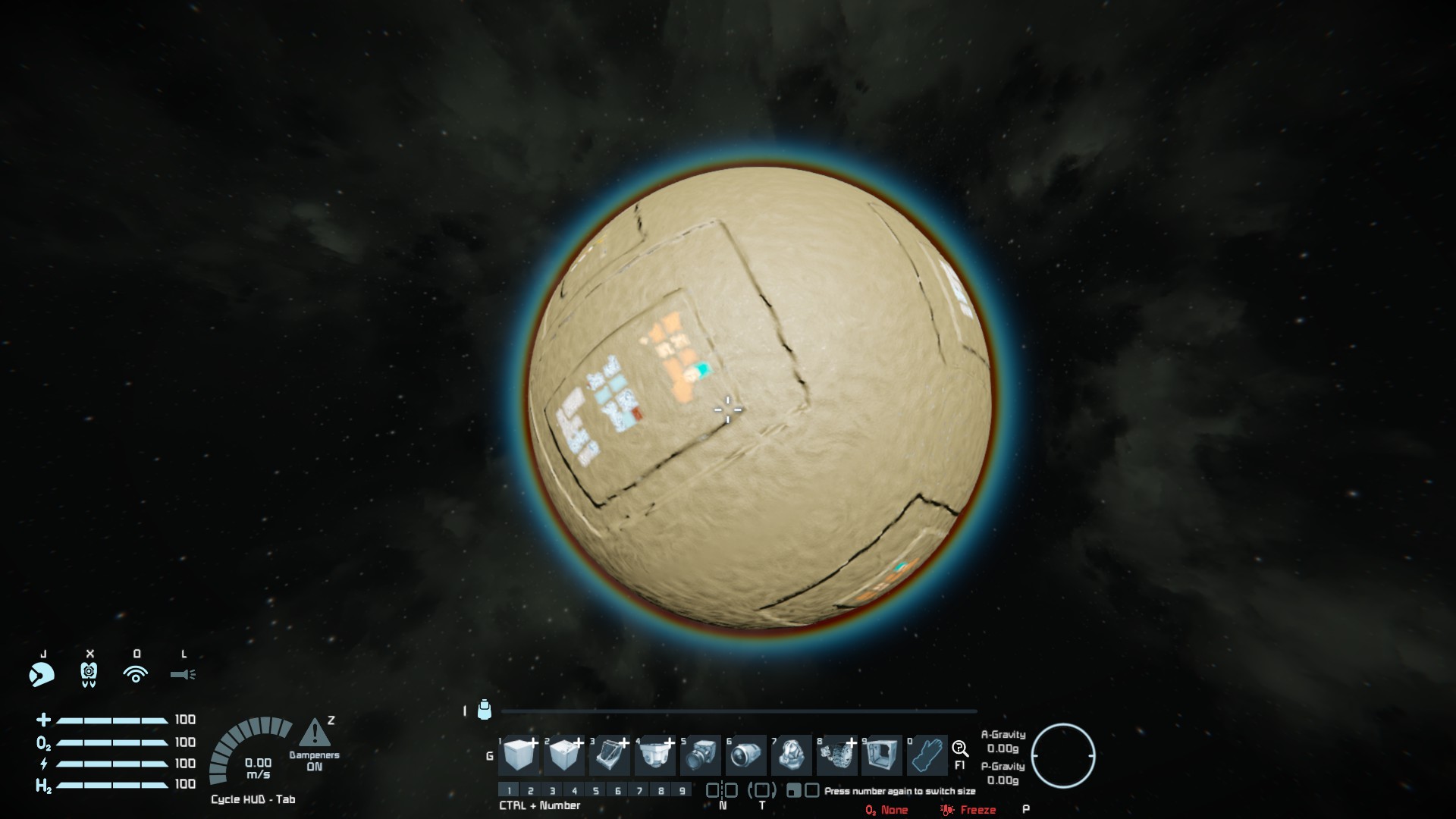Toggle the Dampeners warning icon
The height and width of the screenshot is (819, 1456).
pos(315,734)
